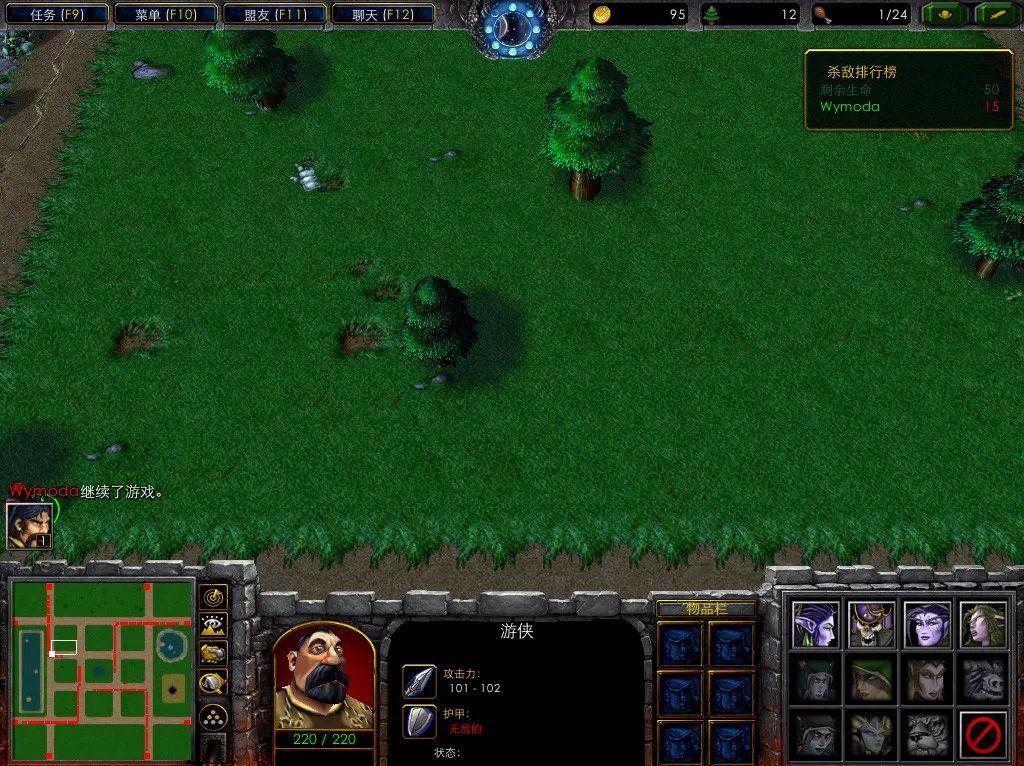Toggle minimap terrain display with the eye icon

pos(213,626)
